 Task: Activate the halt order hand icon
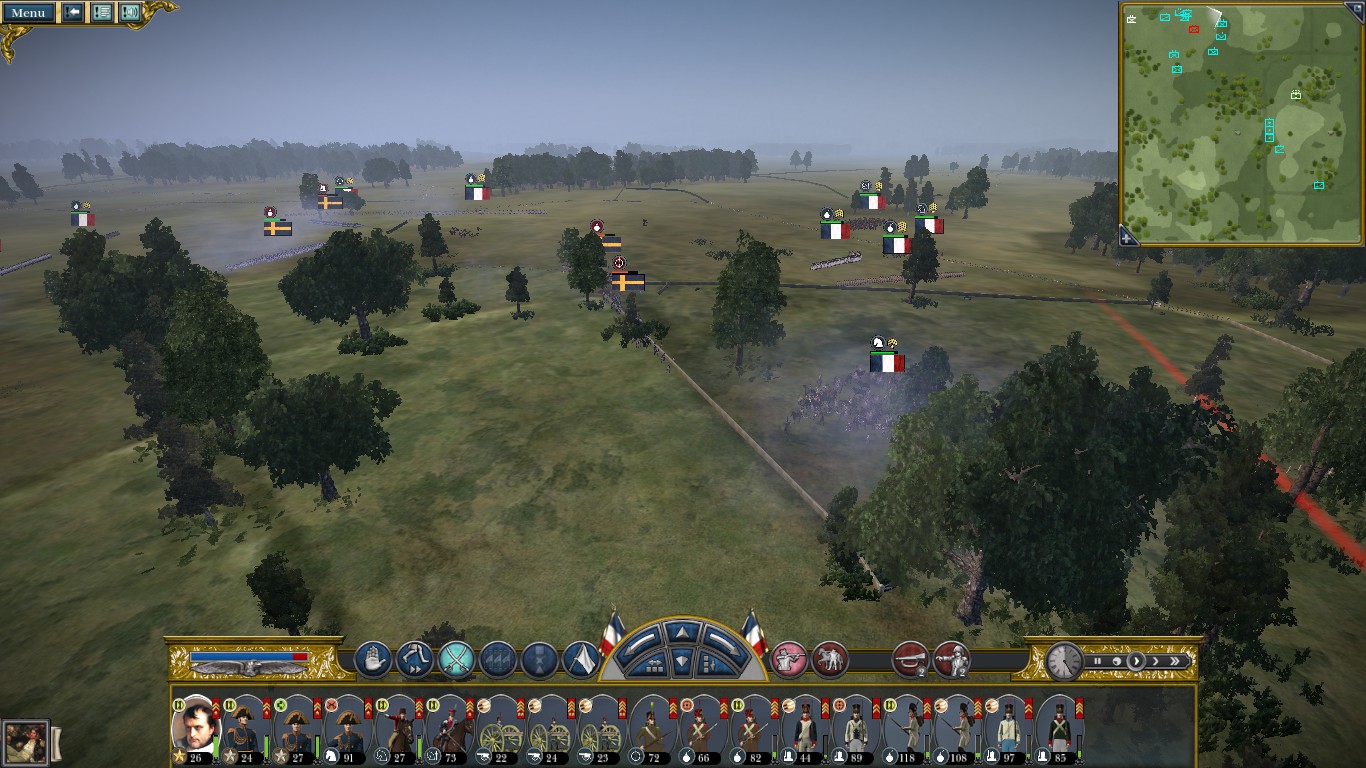(x=373, y=660)
